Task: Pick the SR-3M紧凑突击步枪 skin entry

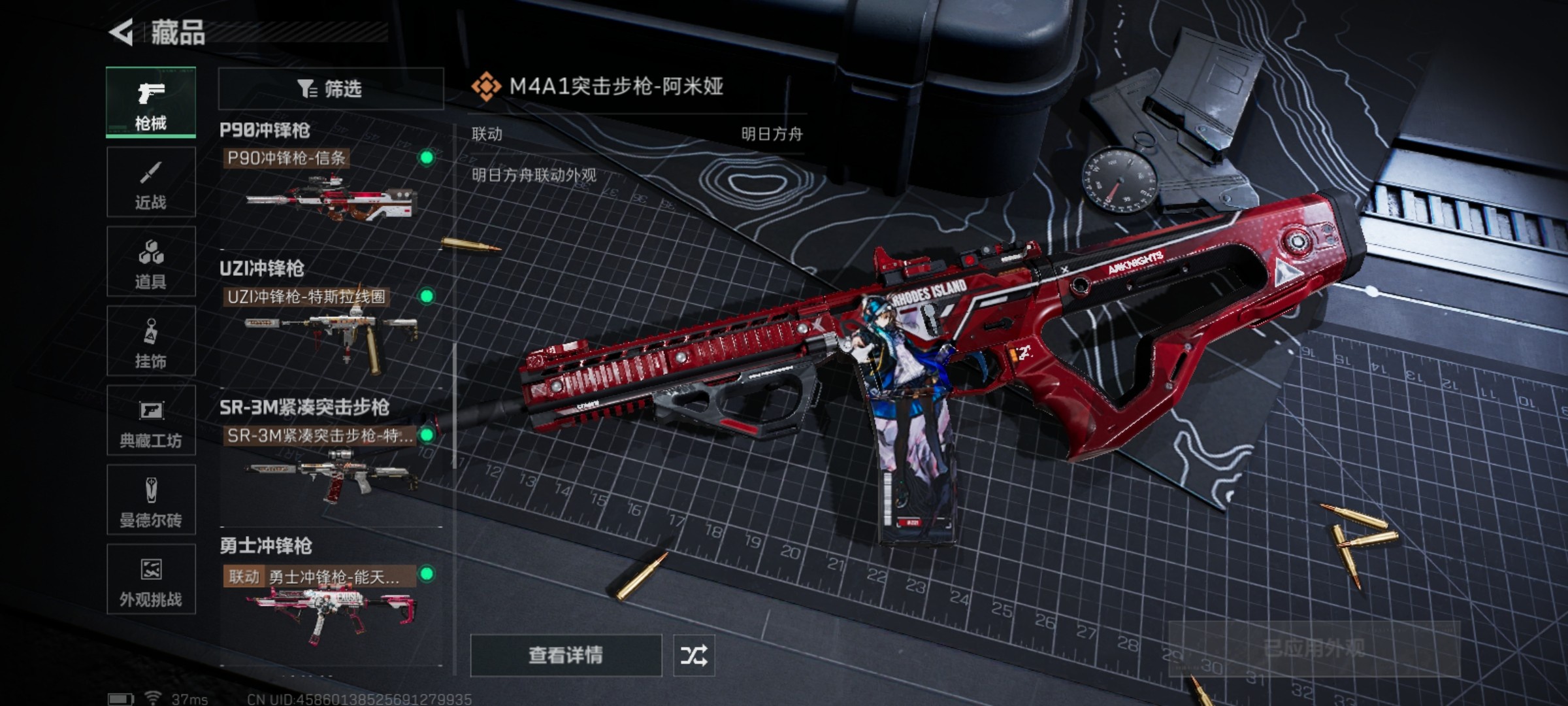Action: 331,465
